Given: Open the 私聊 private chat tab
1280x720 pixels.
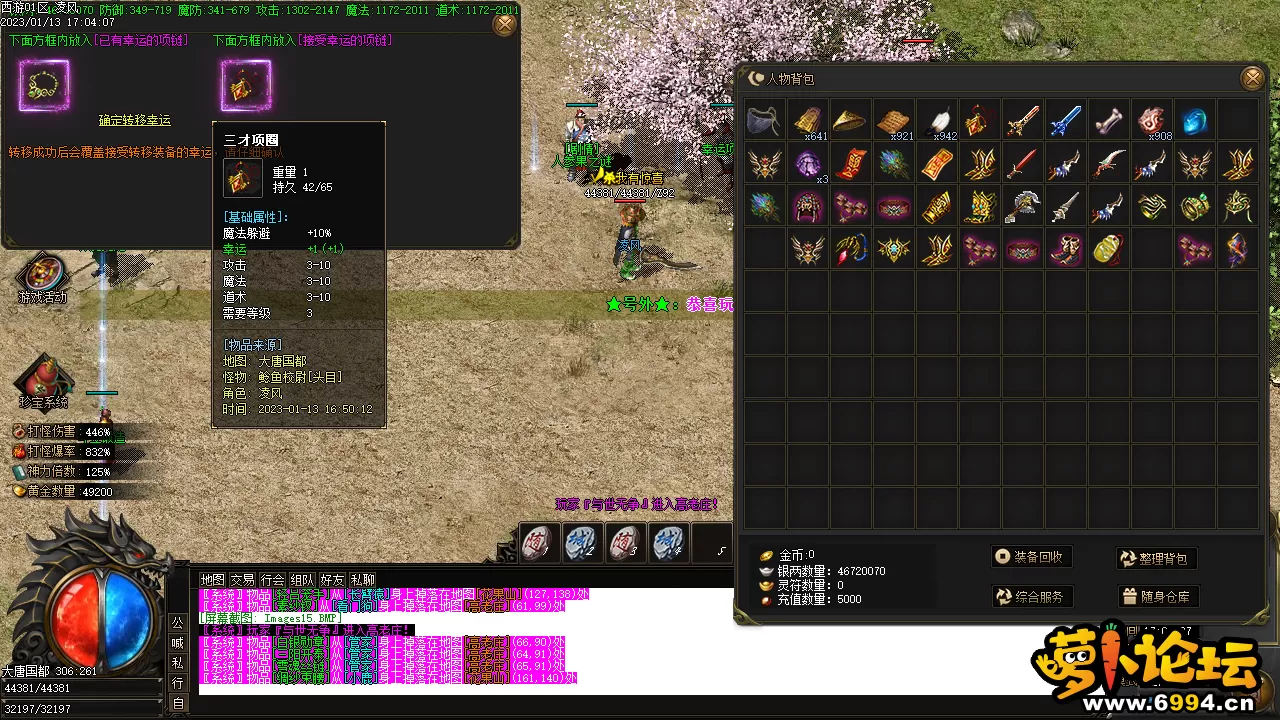Looking at the screenshot, I should pos(363,580).
